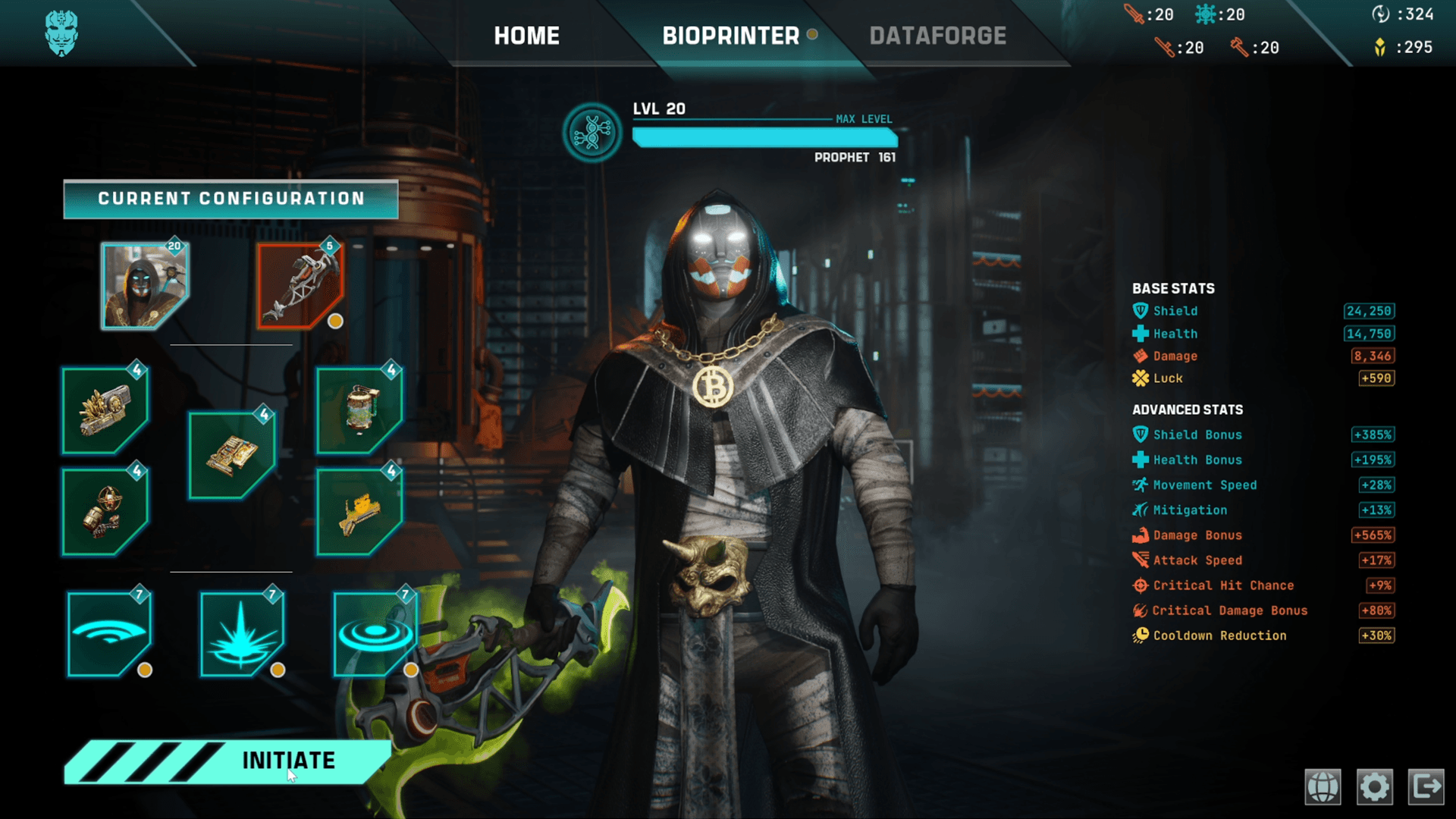Go to the DATAFORGE tab

click(937, 36)
